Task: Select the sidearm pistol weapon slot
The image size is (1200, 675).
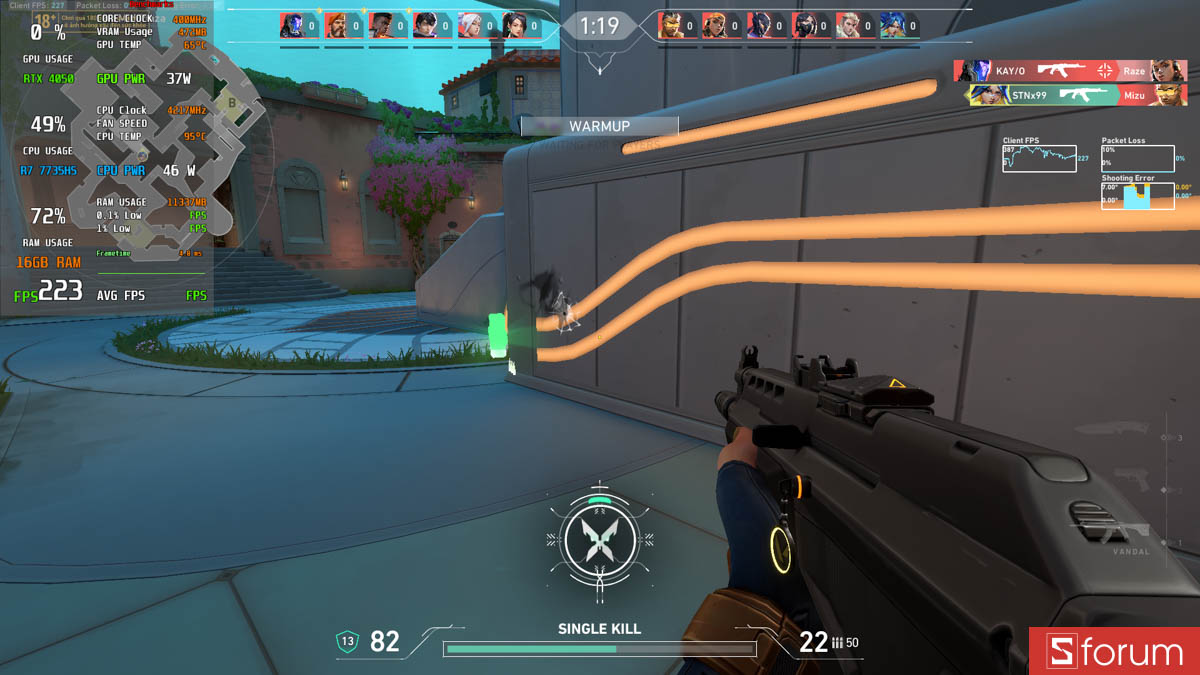Action: coord(1130,478)
